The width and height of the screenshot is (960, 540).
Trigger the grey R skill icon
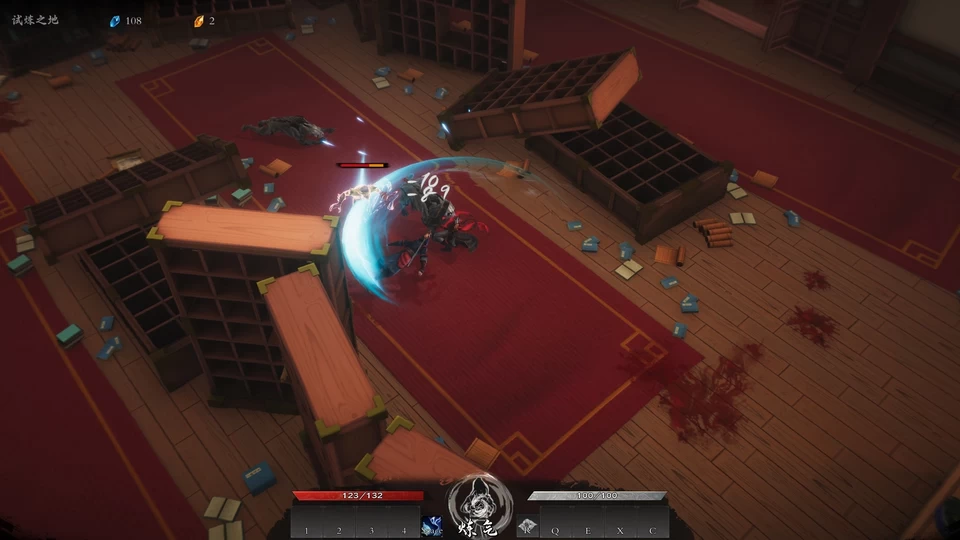pos(527,525)
